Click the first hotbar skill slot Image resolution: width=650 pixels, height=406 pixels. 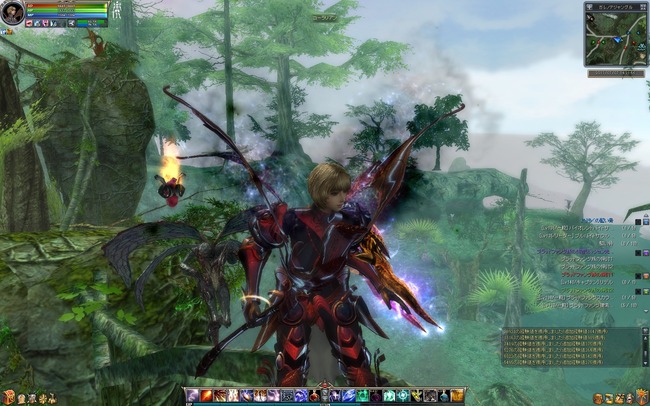coord(192,396)
